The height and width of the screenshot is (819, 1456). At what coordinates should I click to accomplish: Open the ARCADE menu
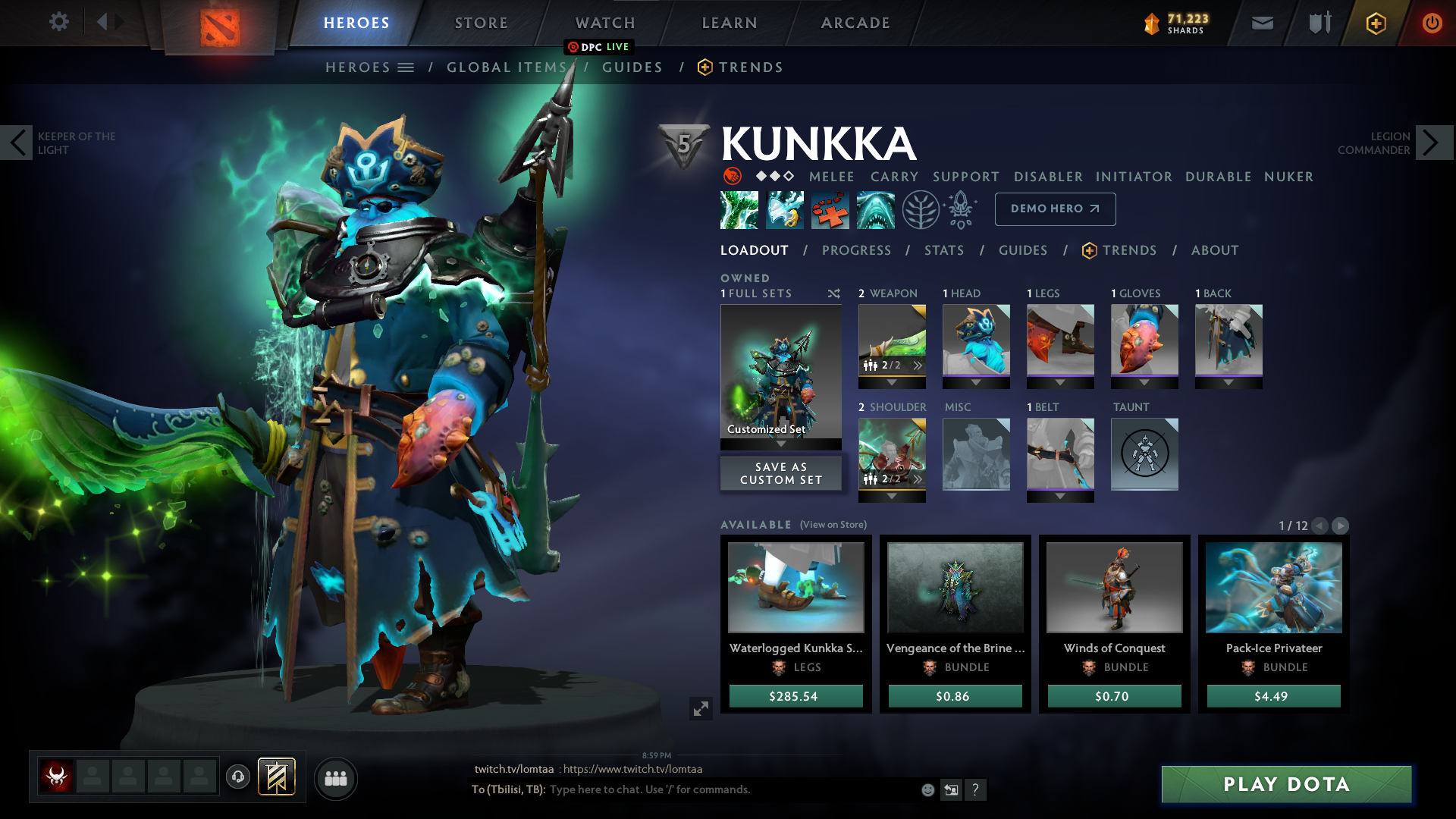tap(855, 23)
